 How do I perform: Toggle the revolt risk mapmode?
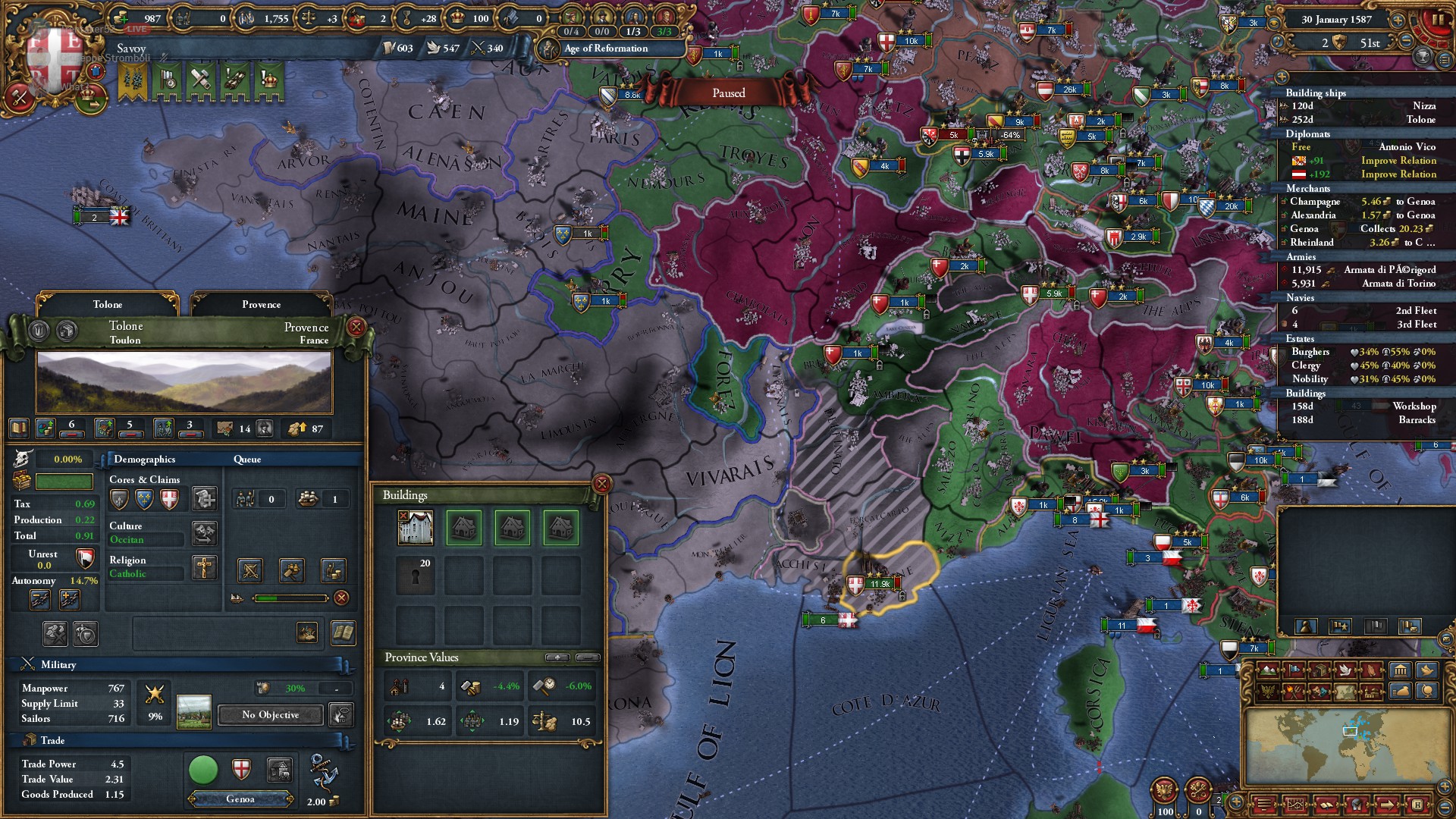(1294, 692)
